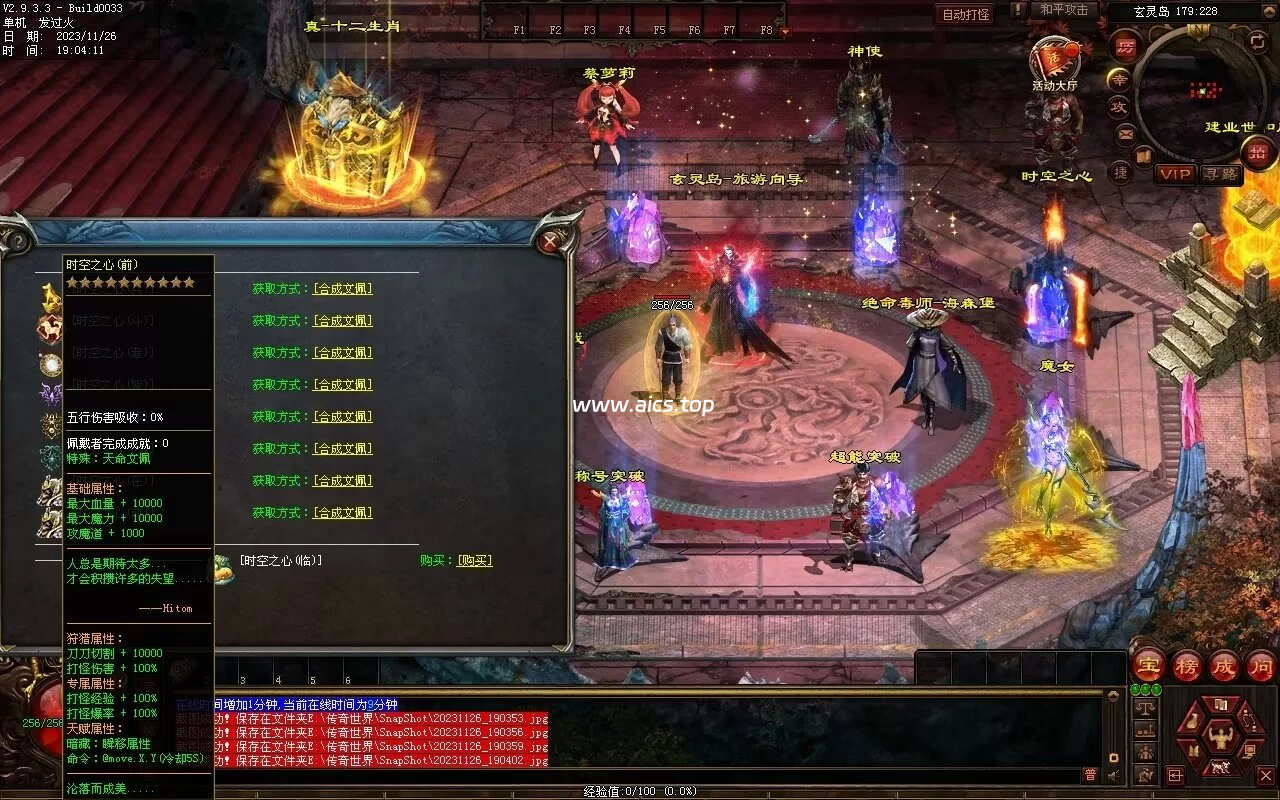This screenshot has width=1280, height=800.
Task: Toggle the 自动打怪 auto-fight button
Action: 966,14
